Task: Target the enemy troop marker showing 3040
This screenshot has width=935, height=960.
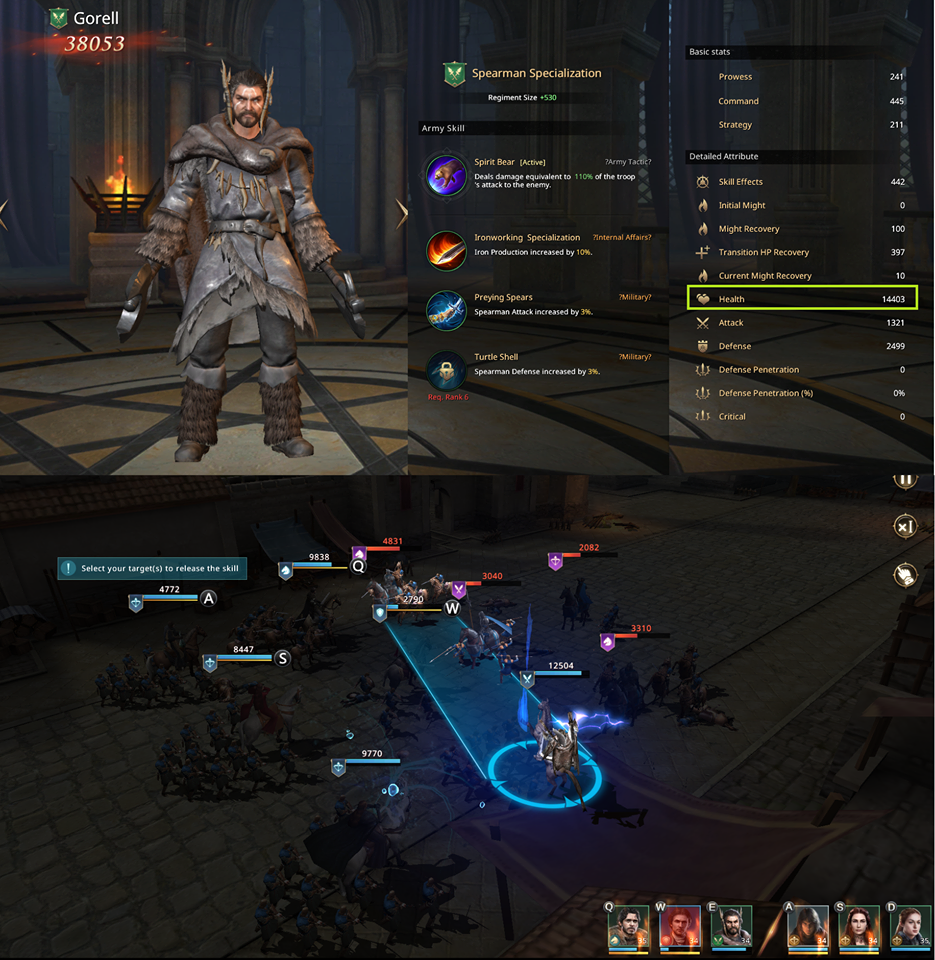Action: [x=459, y=589]
